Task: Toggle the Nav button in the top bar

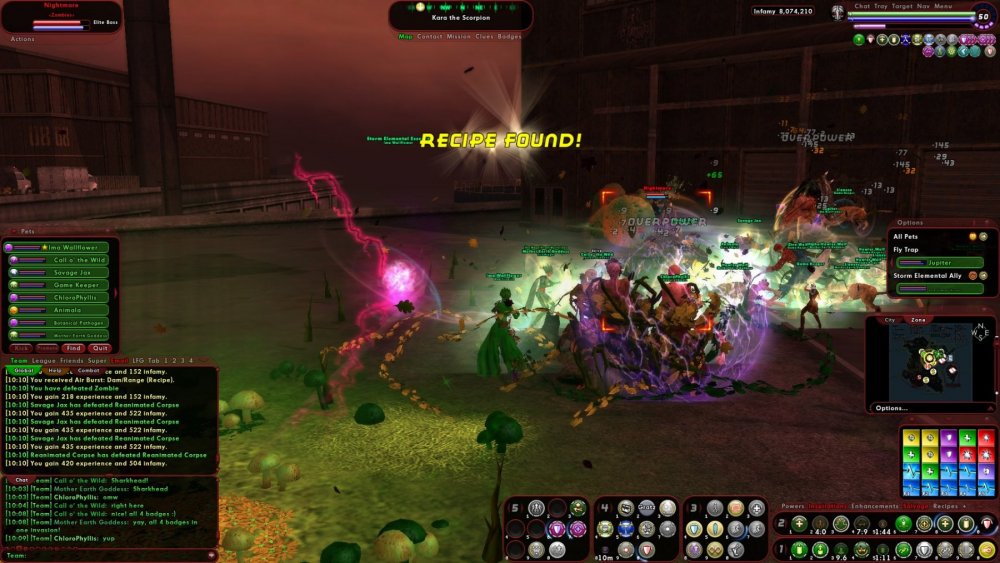Action: 923,6
